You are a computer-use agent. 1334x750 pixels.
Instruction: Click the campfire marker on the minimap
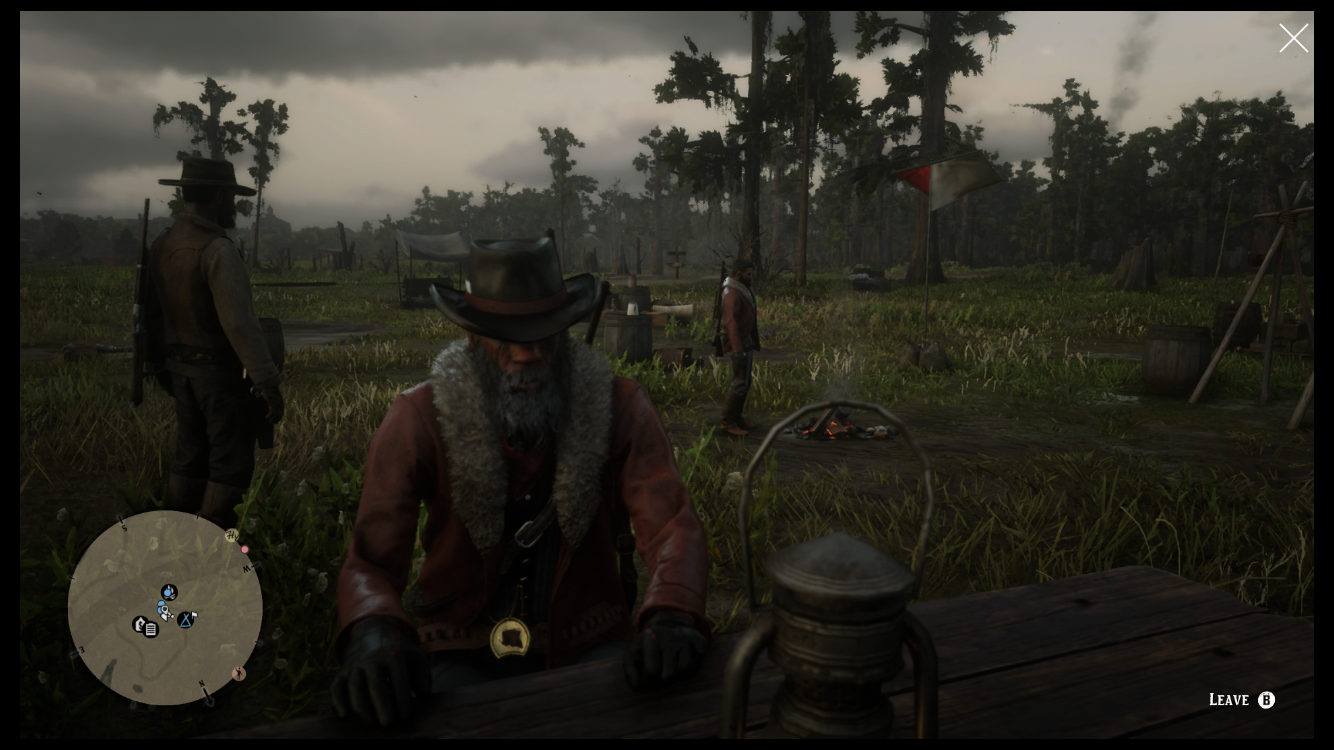pos(169,592)
